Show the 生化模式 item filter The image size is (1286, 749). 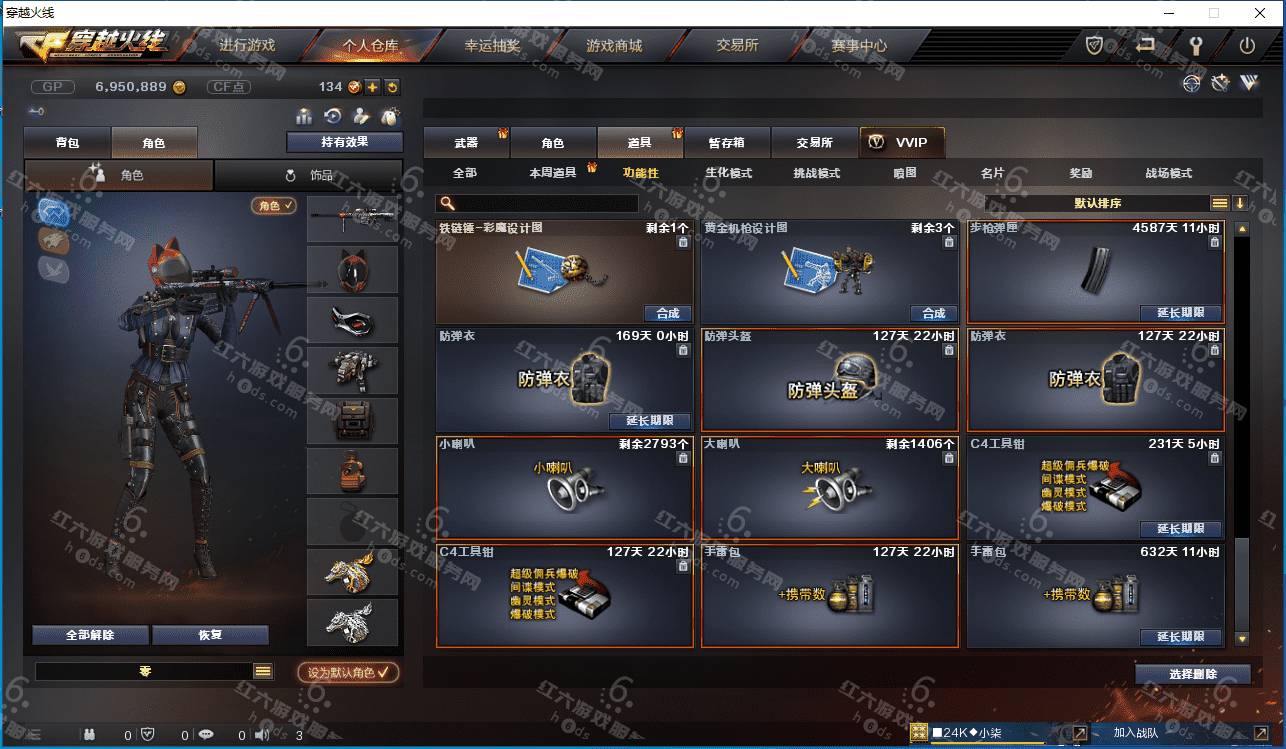[x=728, y=173]
